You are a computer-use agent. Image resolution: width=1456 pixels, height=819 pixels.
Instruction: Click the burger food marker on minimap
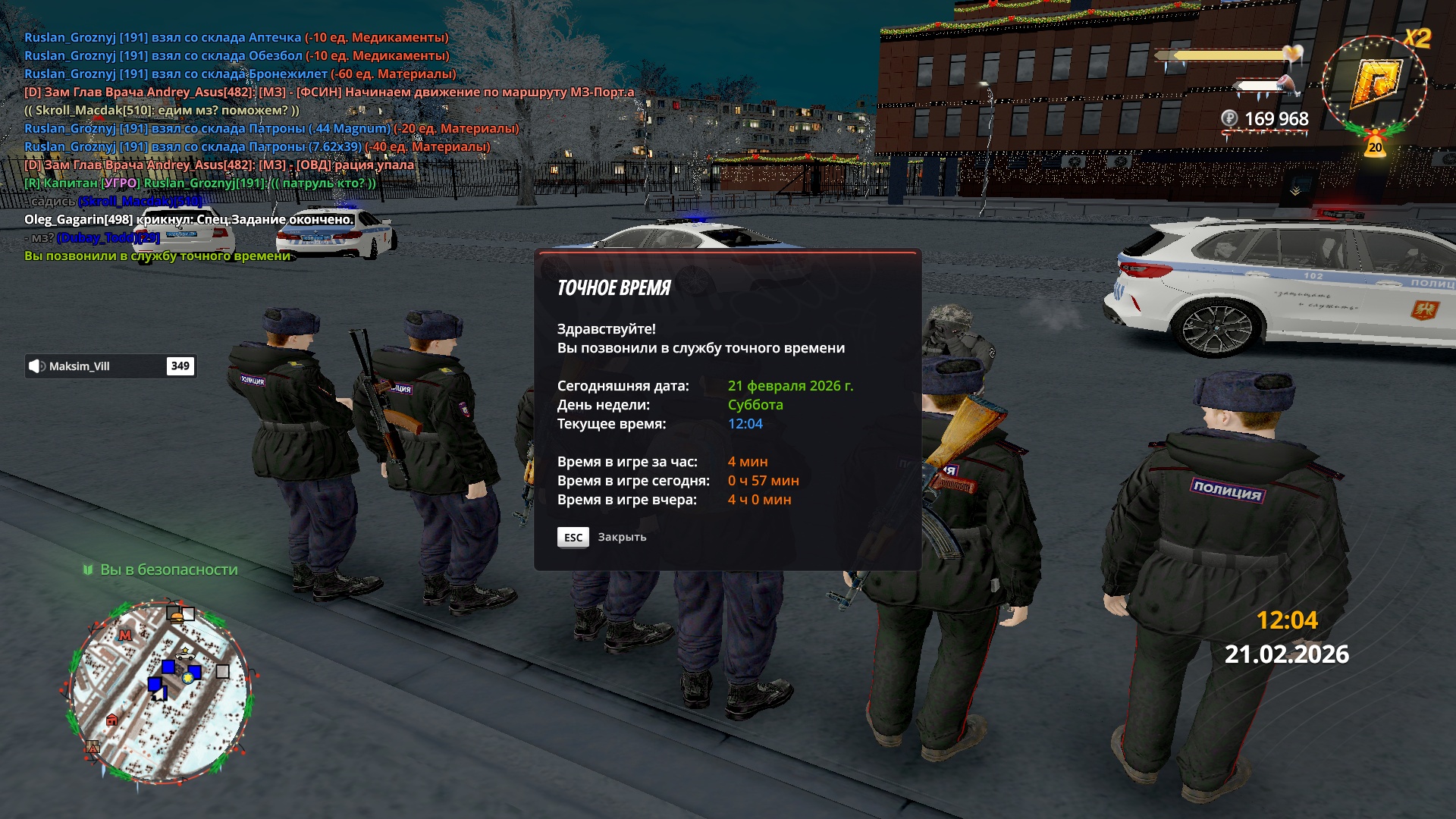point(177,617)
